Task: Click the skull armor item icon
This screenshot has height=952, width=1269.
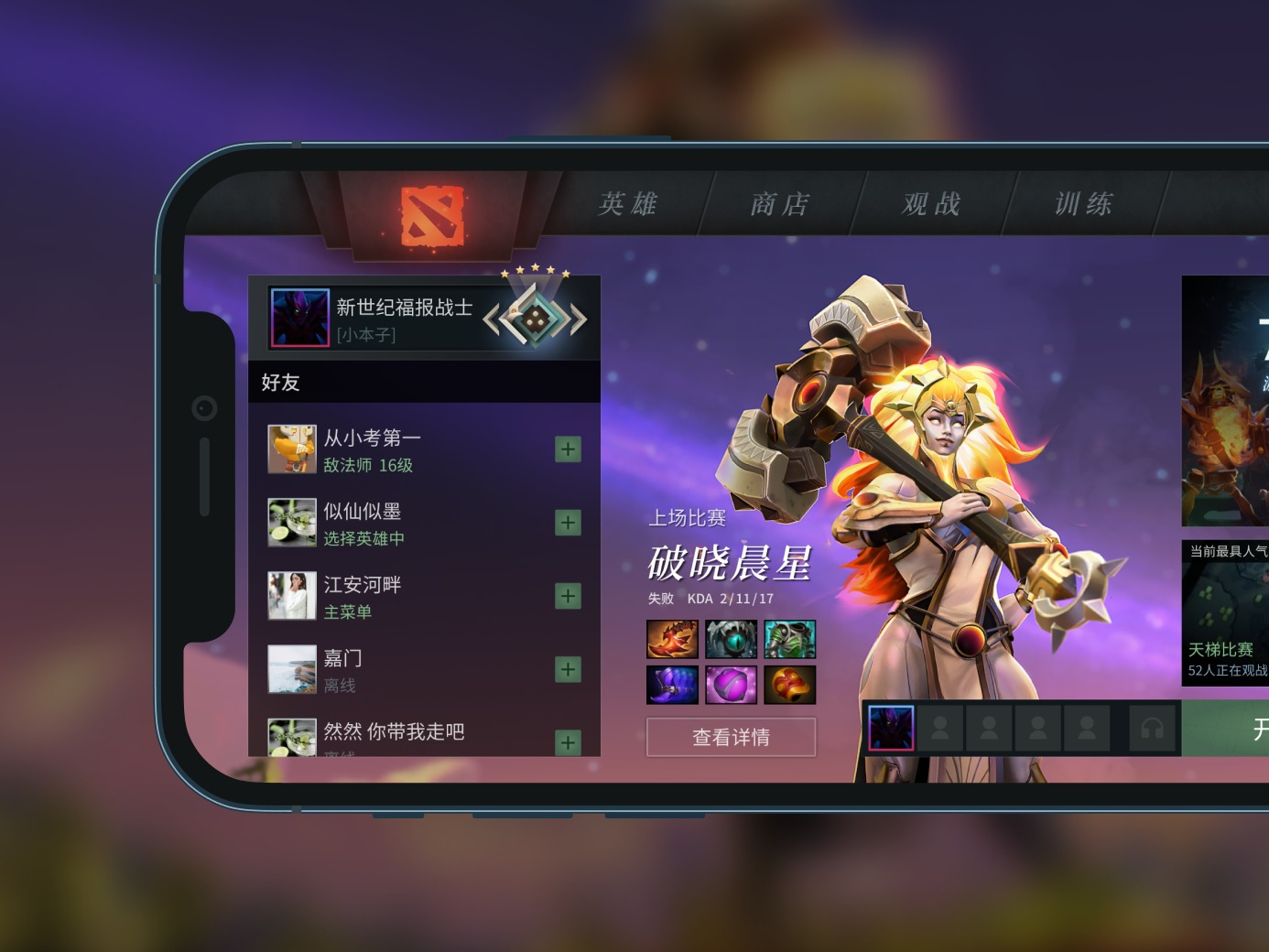Action: (x=790, y=639)
